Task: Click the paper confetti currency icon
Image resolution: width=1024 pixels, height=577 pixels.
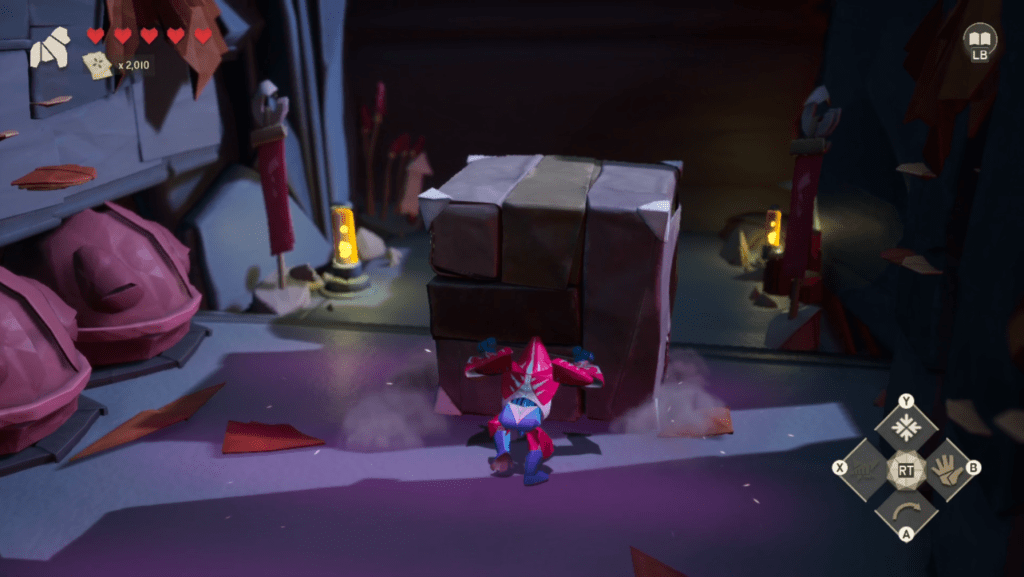Action: tap(98, 65)
